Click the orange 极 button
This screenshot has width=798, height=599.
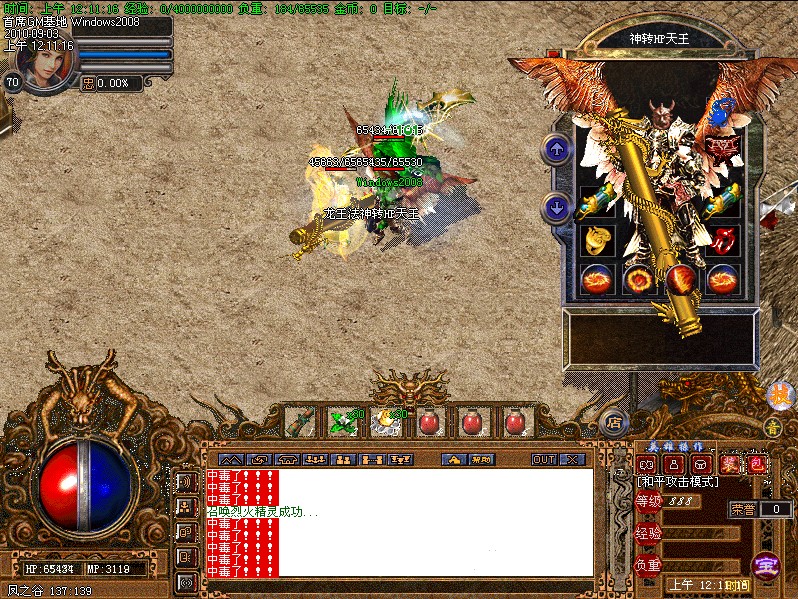778,395
